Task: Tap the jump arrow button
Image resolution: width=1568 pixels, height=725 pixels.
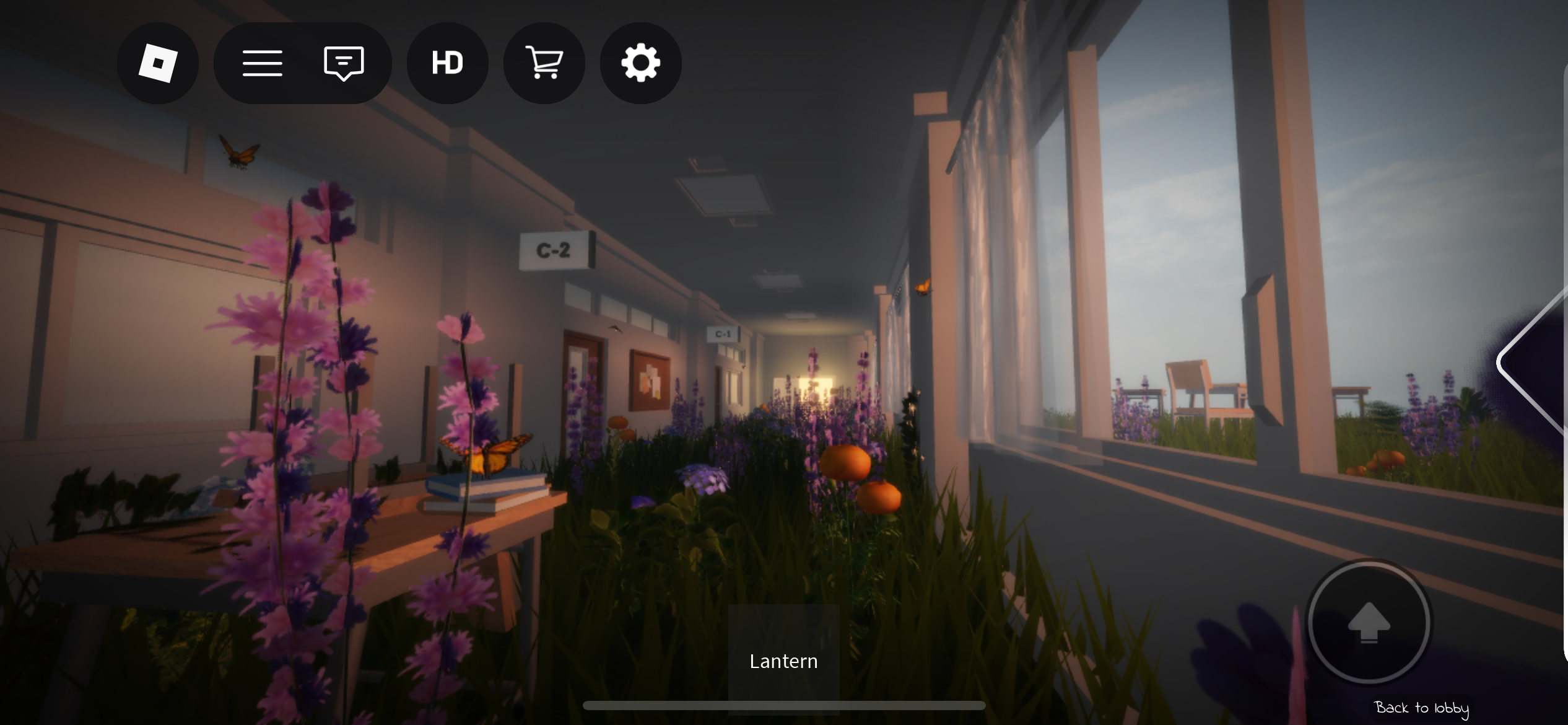Action: click(1369, 622)
